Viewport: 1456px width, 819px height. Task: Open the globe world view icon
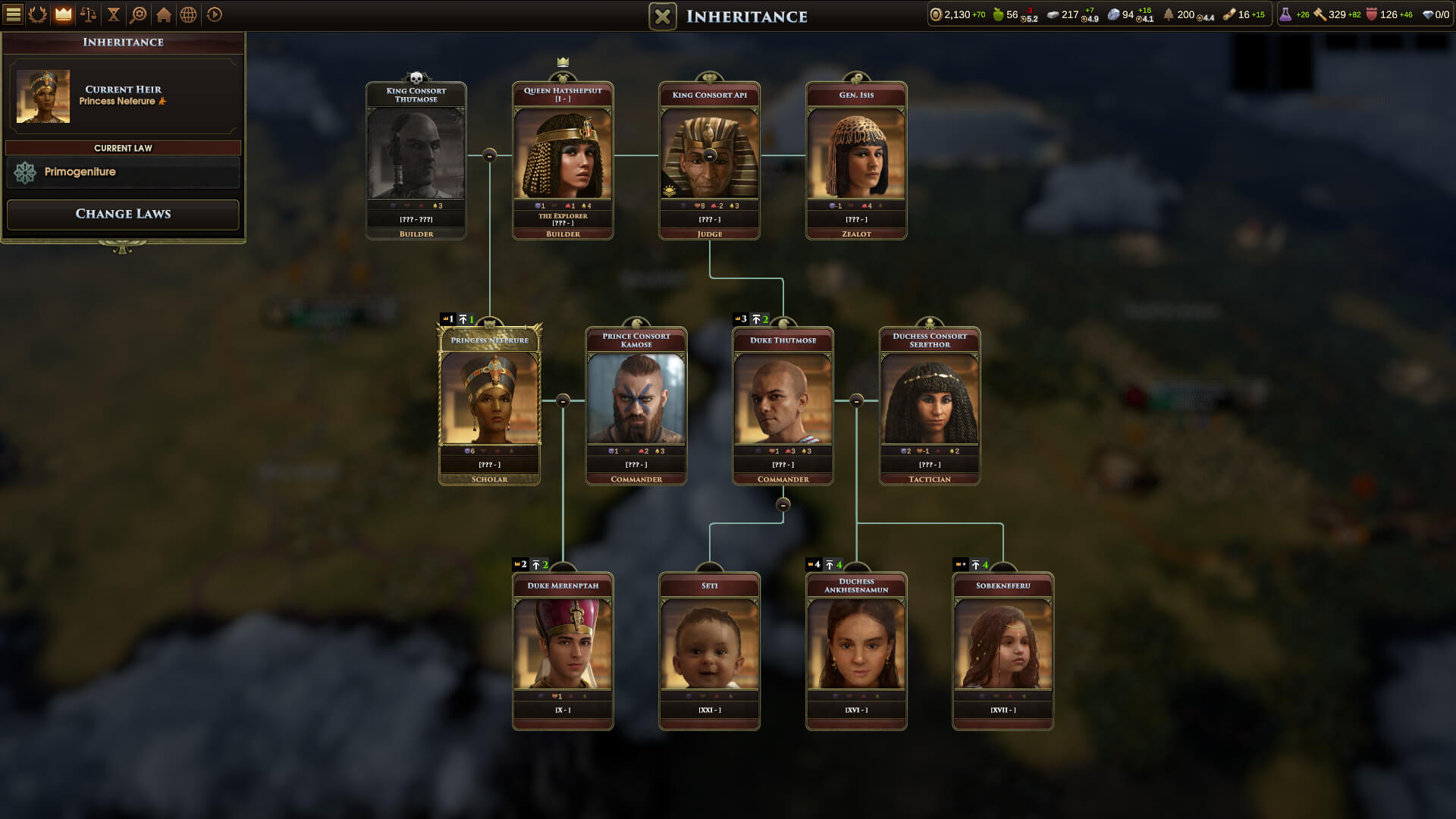[190, 14]
